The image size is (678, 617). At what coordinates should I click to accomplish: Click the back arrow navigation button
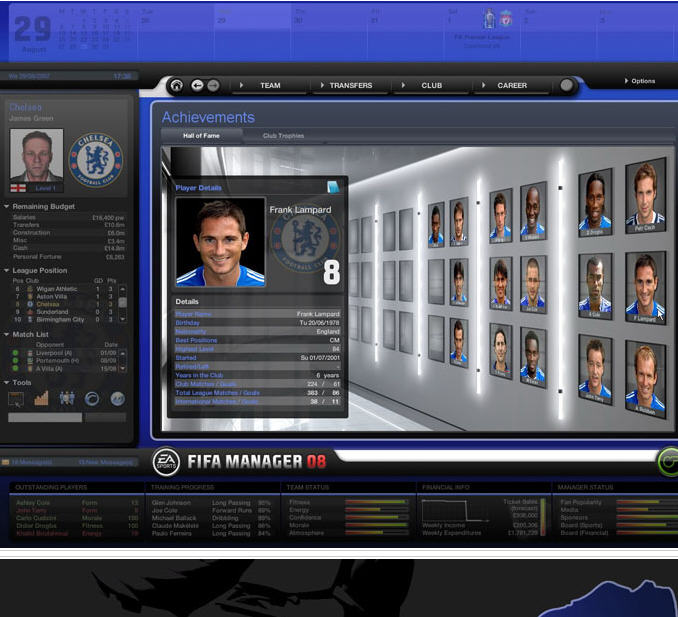coord(197,86)
